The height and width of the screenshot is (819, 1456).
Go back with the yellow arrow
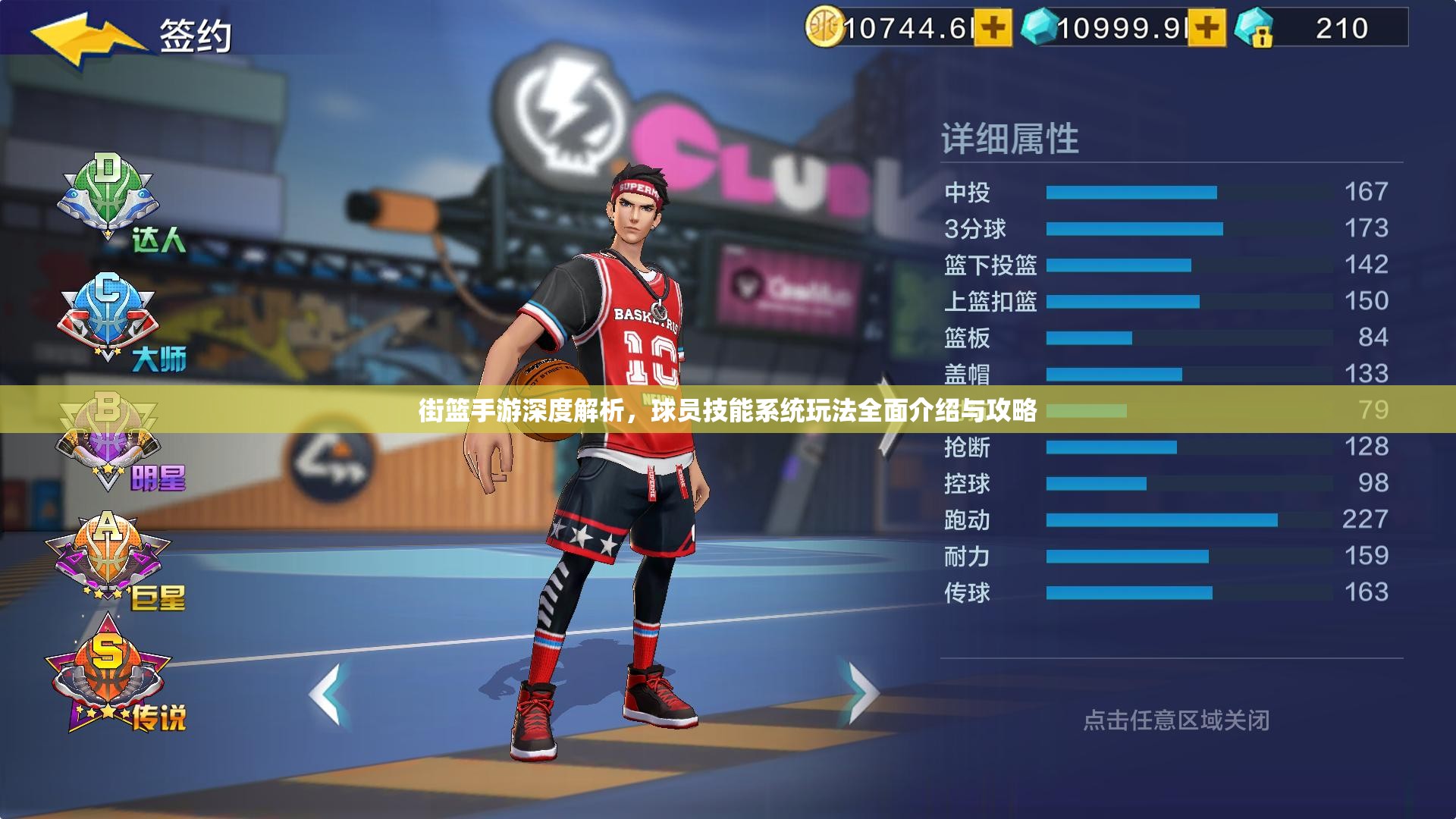83,39
